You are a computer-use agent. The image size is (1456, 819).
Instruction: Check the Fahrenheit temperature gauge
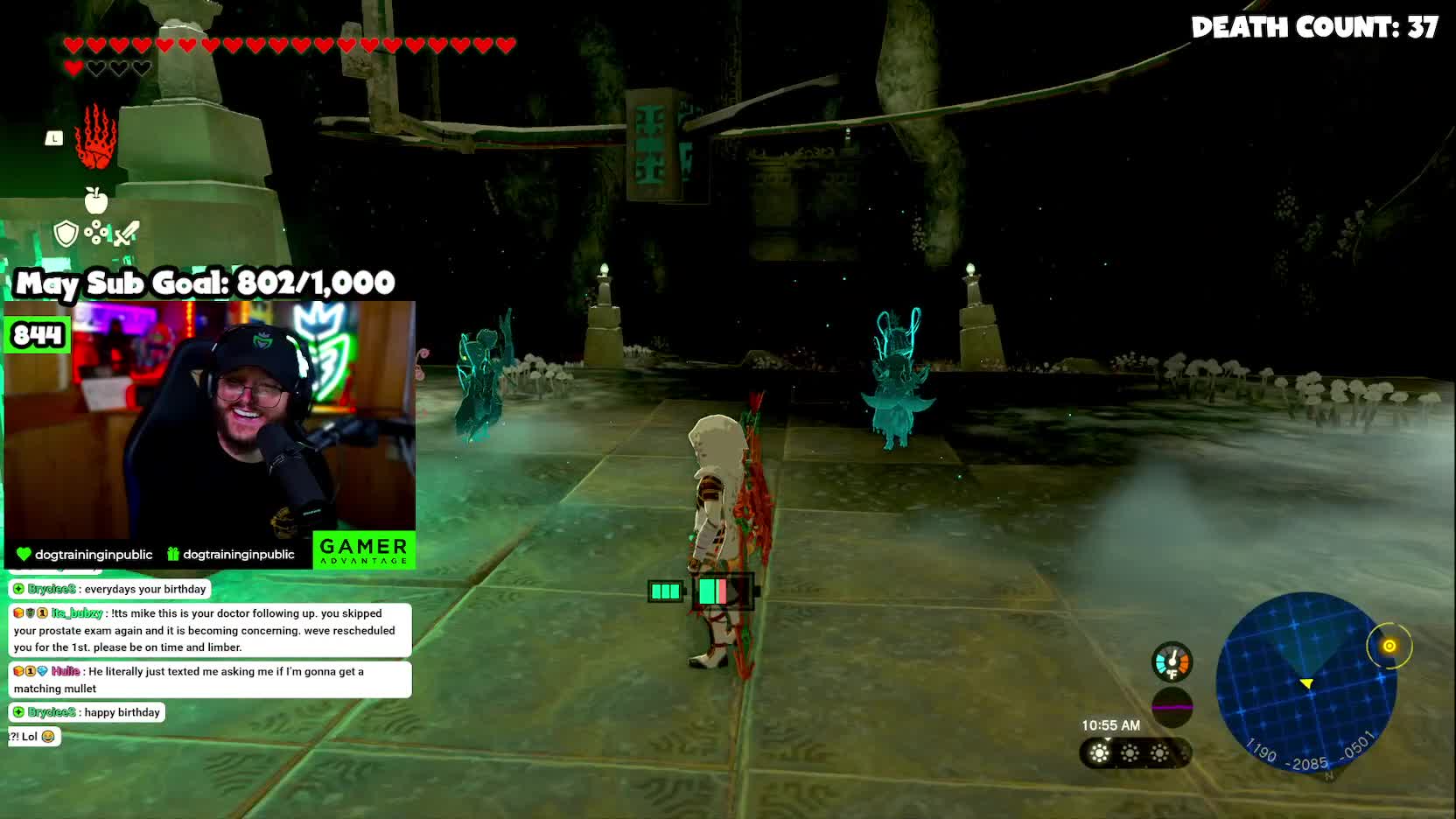[x=1172, y=662]
